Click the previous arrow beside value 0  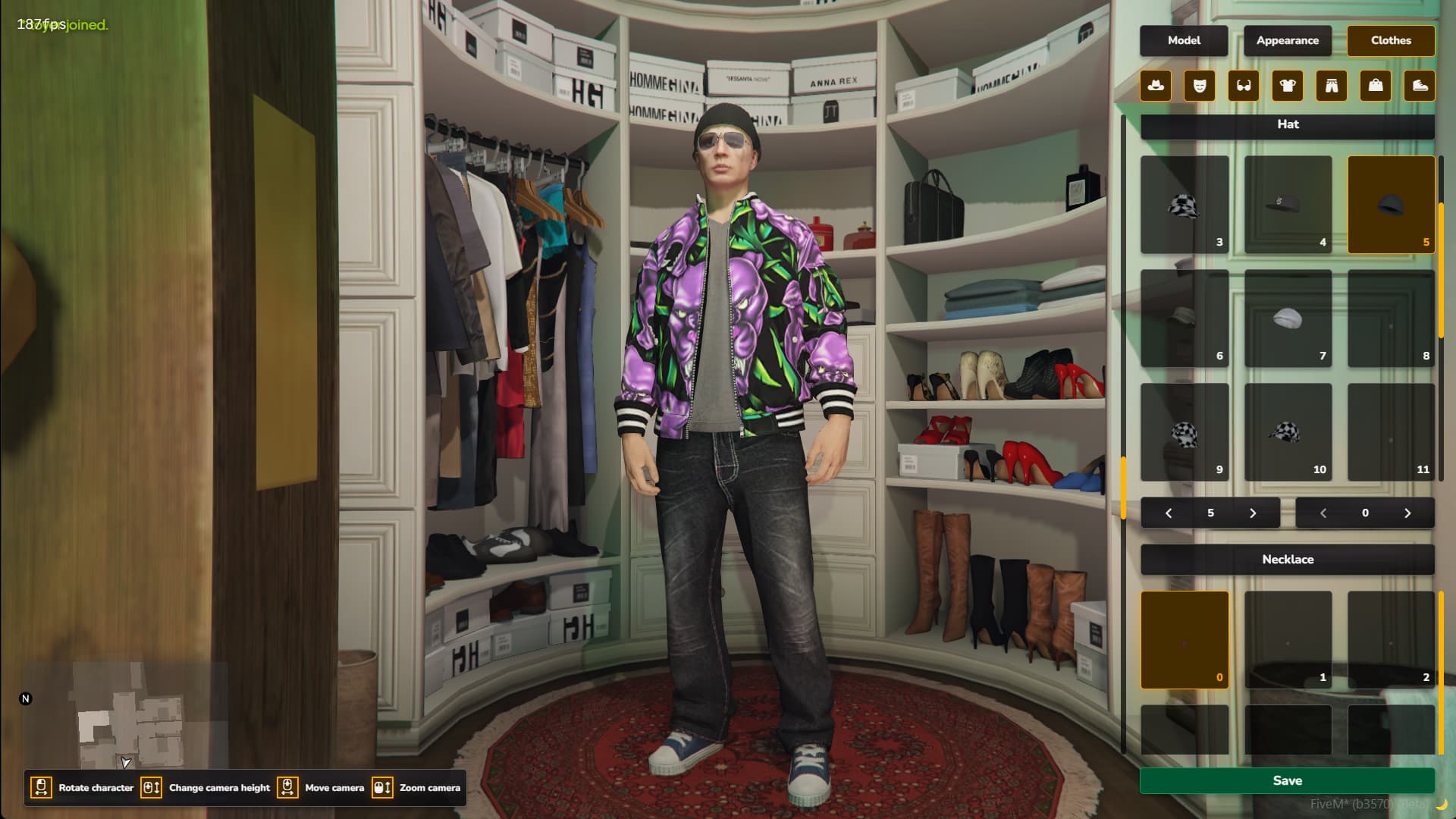pyautogui.click(x=1323, y=513)
